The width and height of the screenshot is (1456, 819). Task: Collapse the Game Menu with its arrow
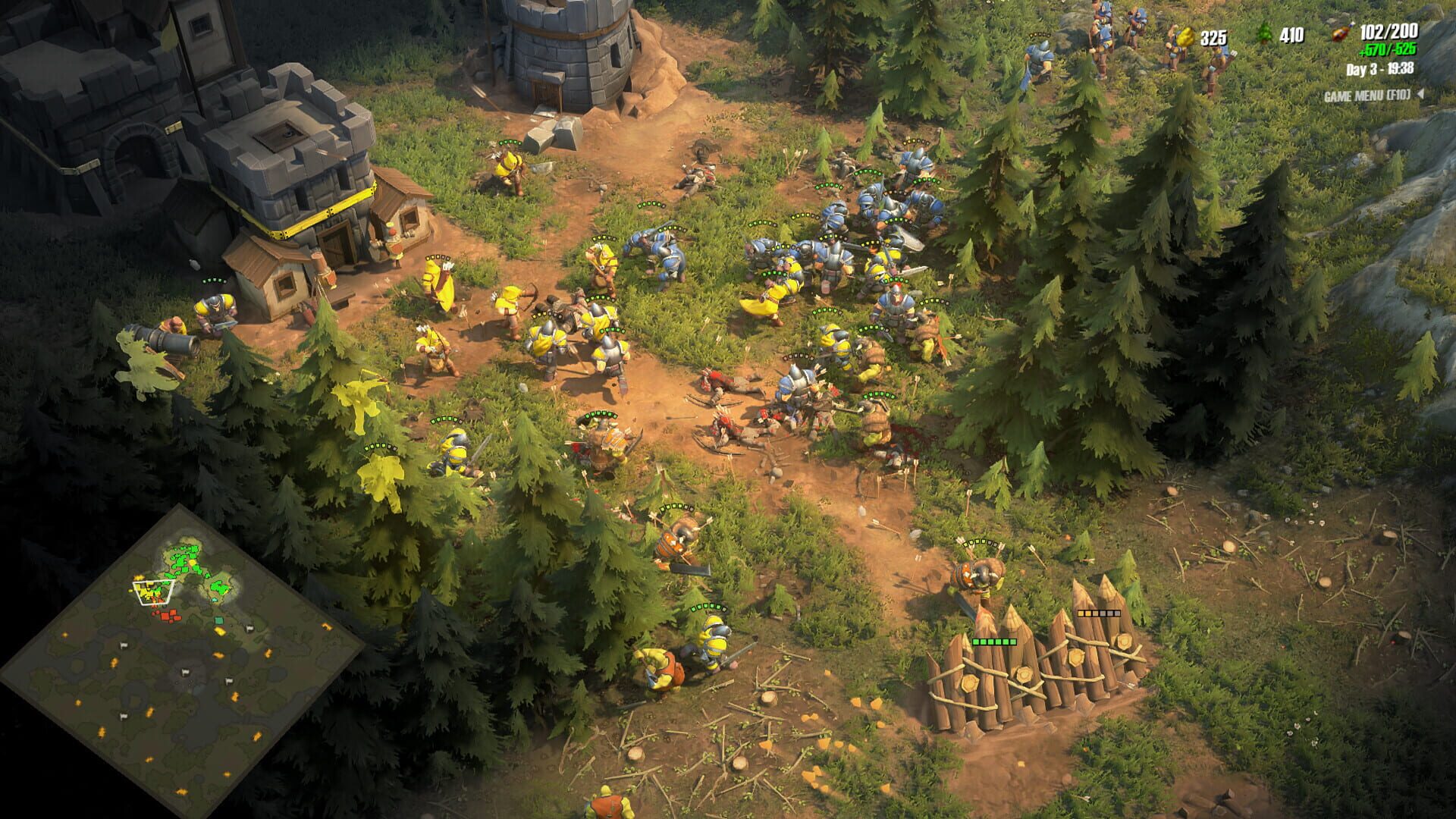point(1420,95)
